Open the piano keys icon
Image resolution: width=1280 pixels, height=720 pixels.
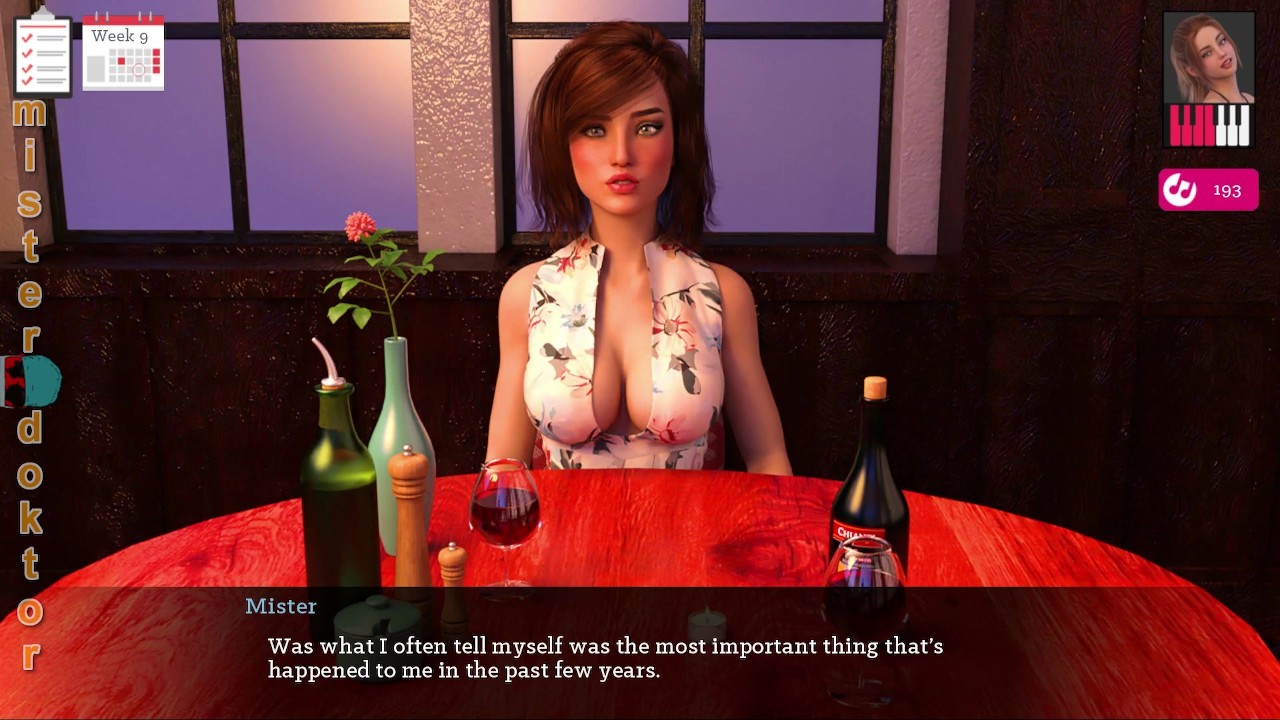pyautogui.click(x=1209, y=126)
